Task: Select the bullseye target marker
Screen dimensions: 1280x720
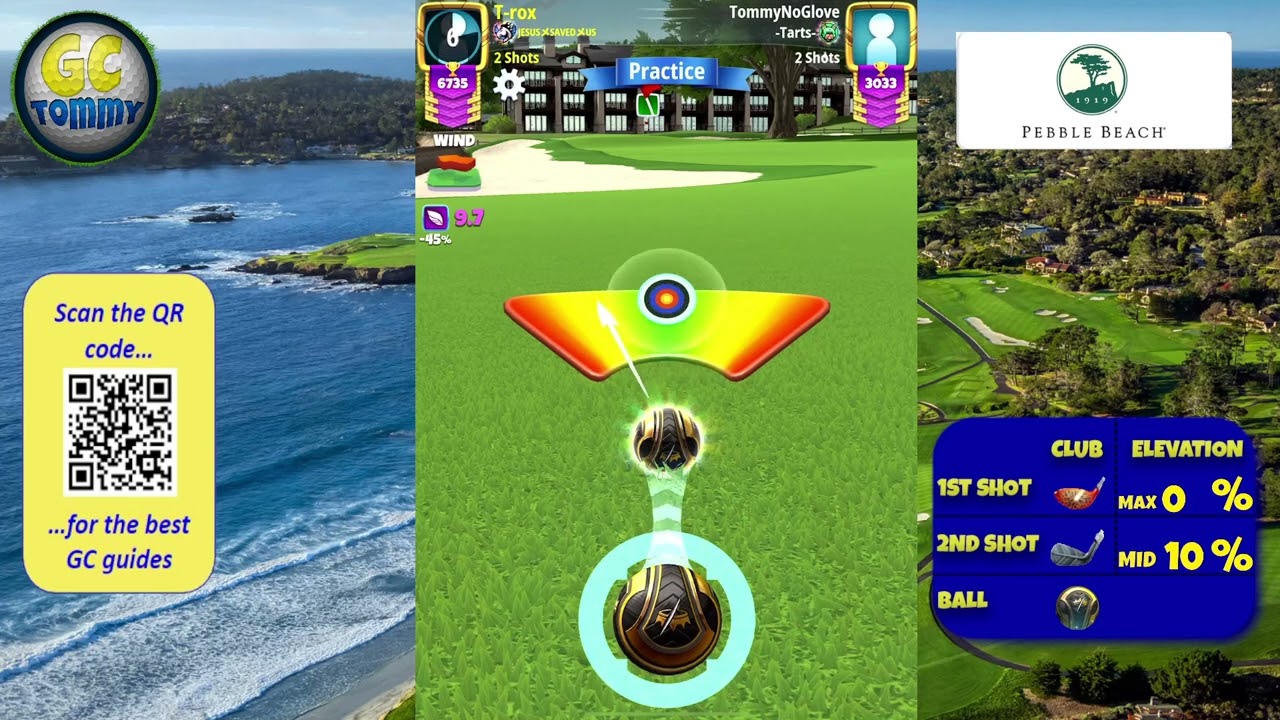Action: (x=666, y=298)
